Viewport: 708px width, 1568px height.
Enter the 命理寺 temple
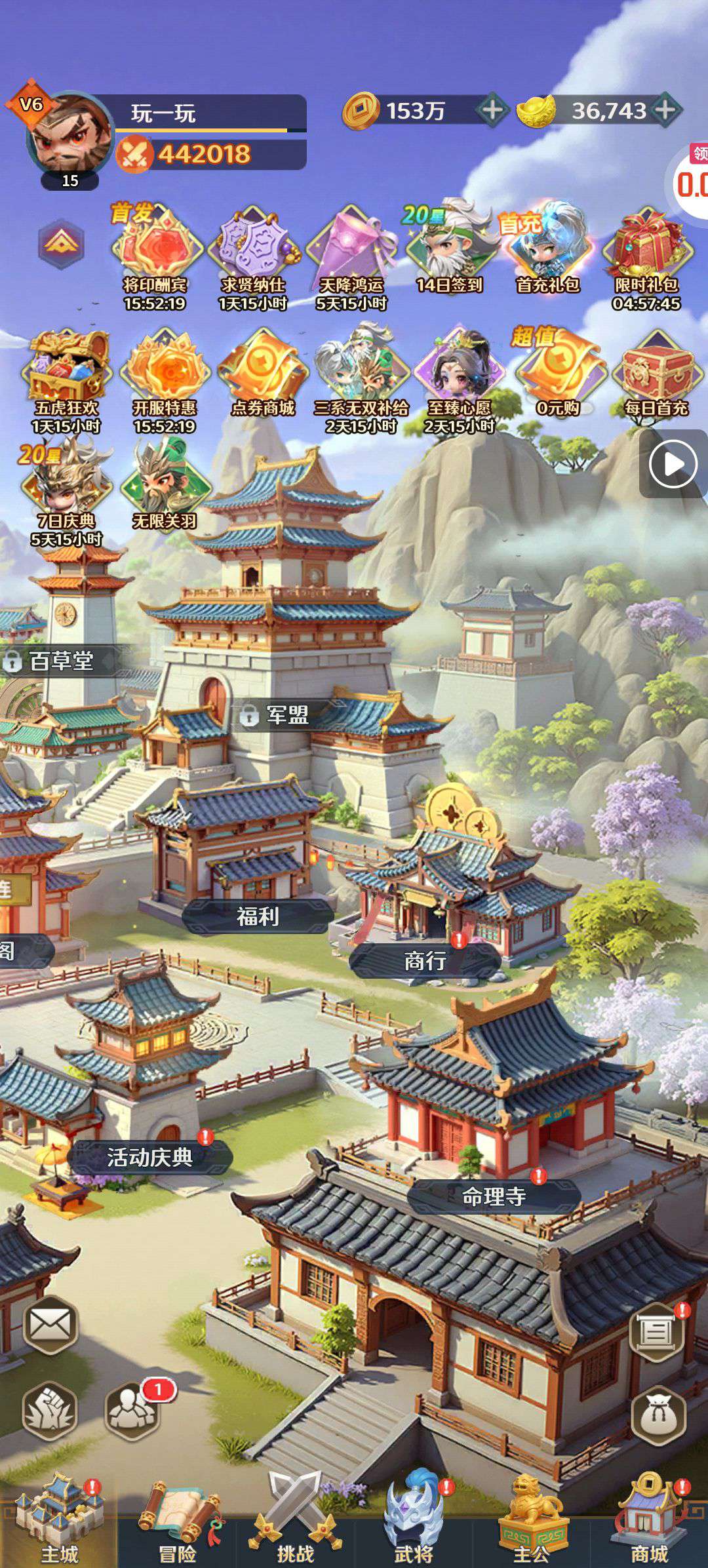click(x=494, y=1196)
